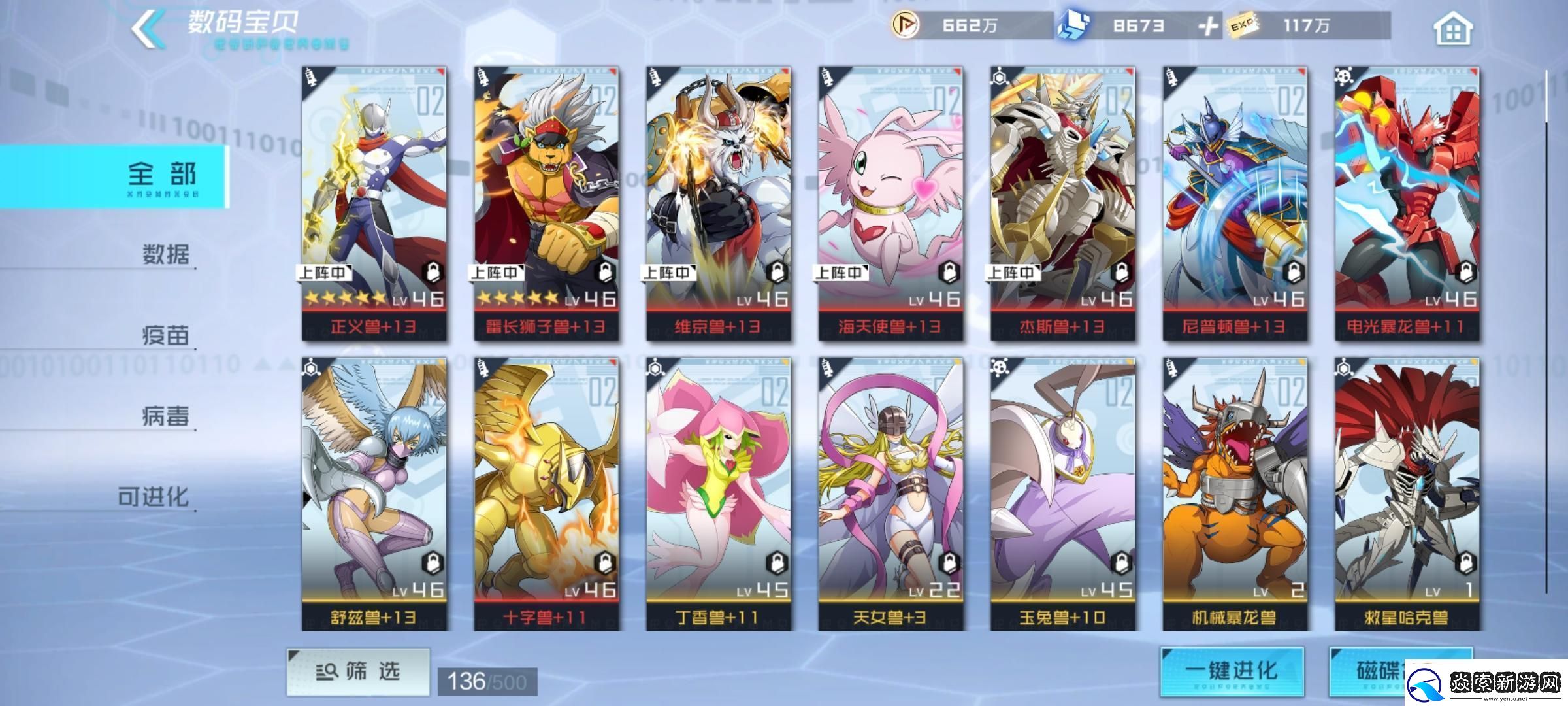Image resolution: width=1568 pixels, height=706 pixels.
Task: Open the 杰斯兽+13 card
Action: 1062,203
